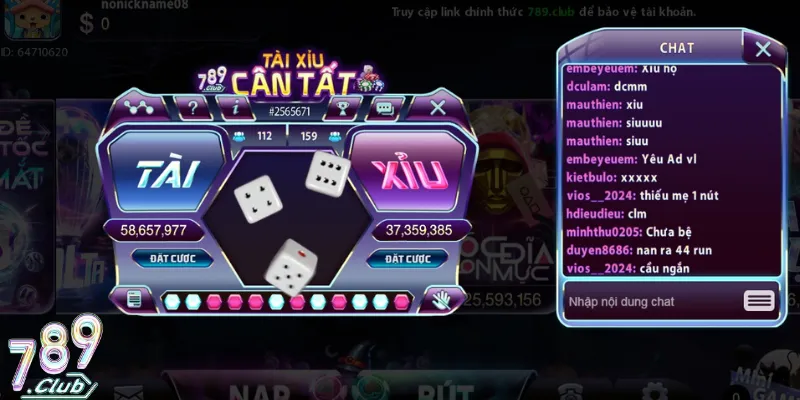The width and height of the screenshot is (800, 400).
Task: Focus the Nhập nội dung chat field
Action: click(x=650, y=301)
